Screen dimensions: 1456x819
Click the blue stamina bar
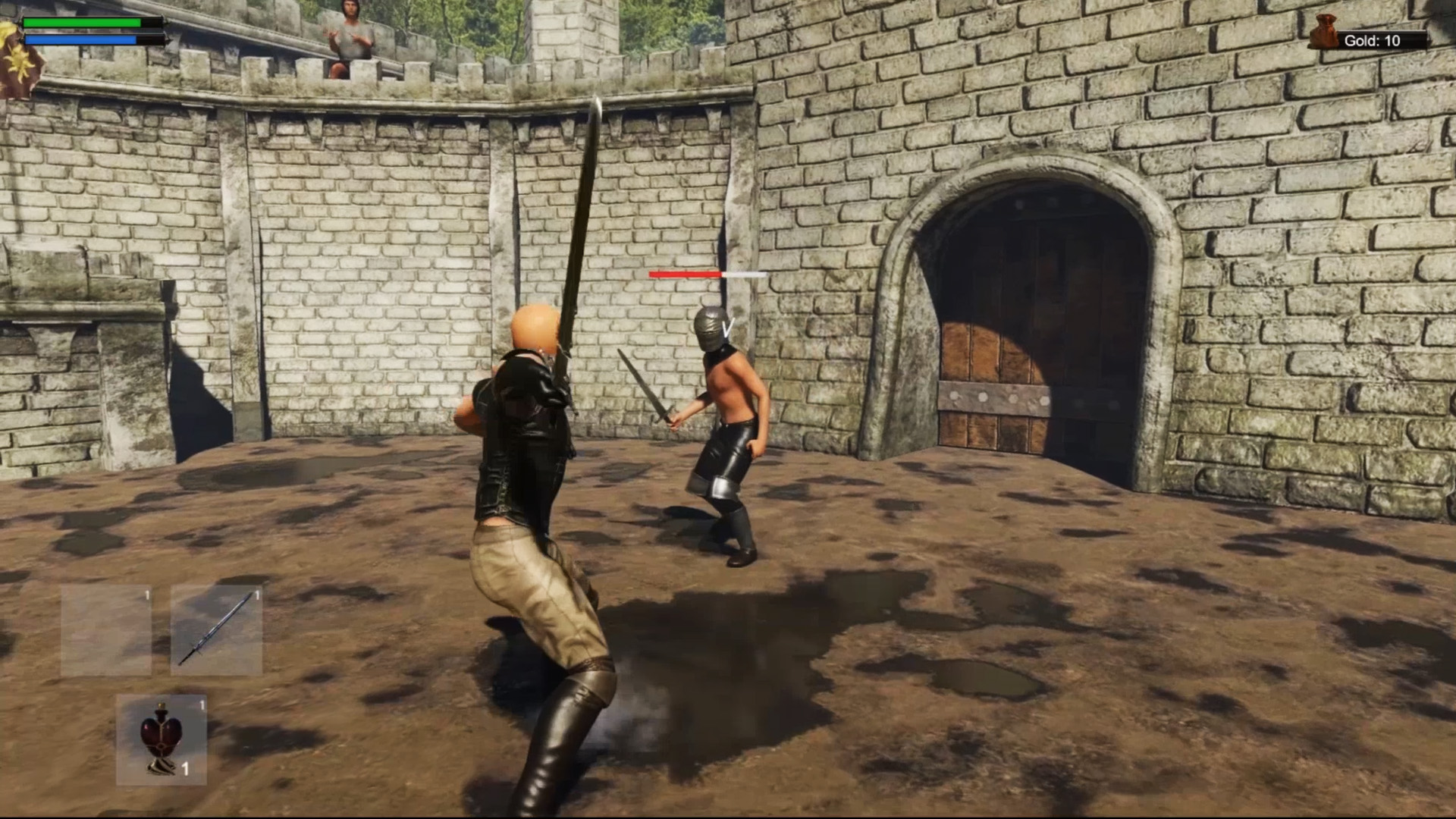click(x=80, y=38)
